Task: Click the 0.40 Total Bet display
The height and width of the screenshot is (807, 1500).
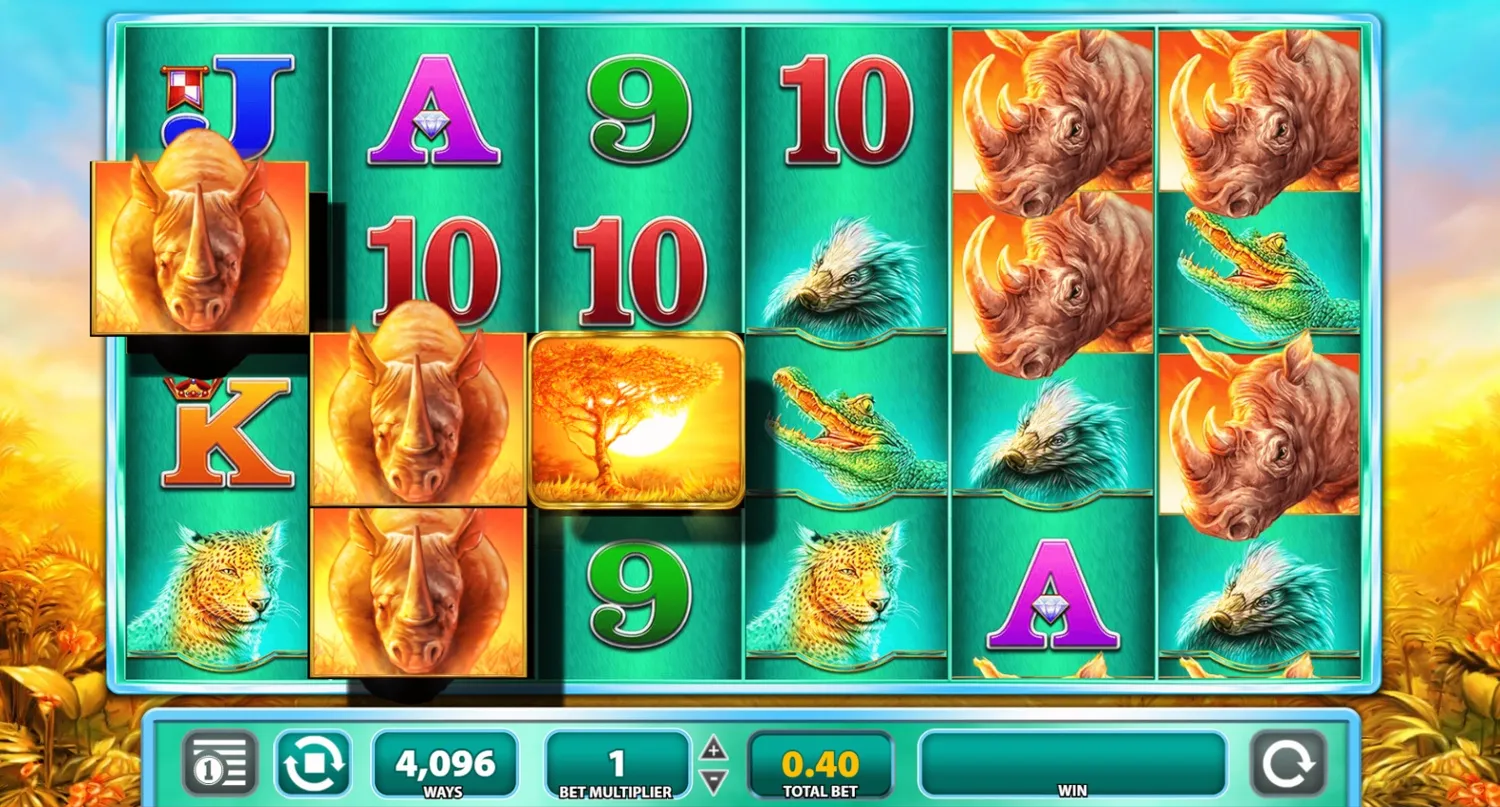Action: [820, 764]
